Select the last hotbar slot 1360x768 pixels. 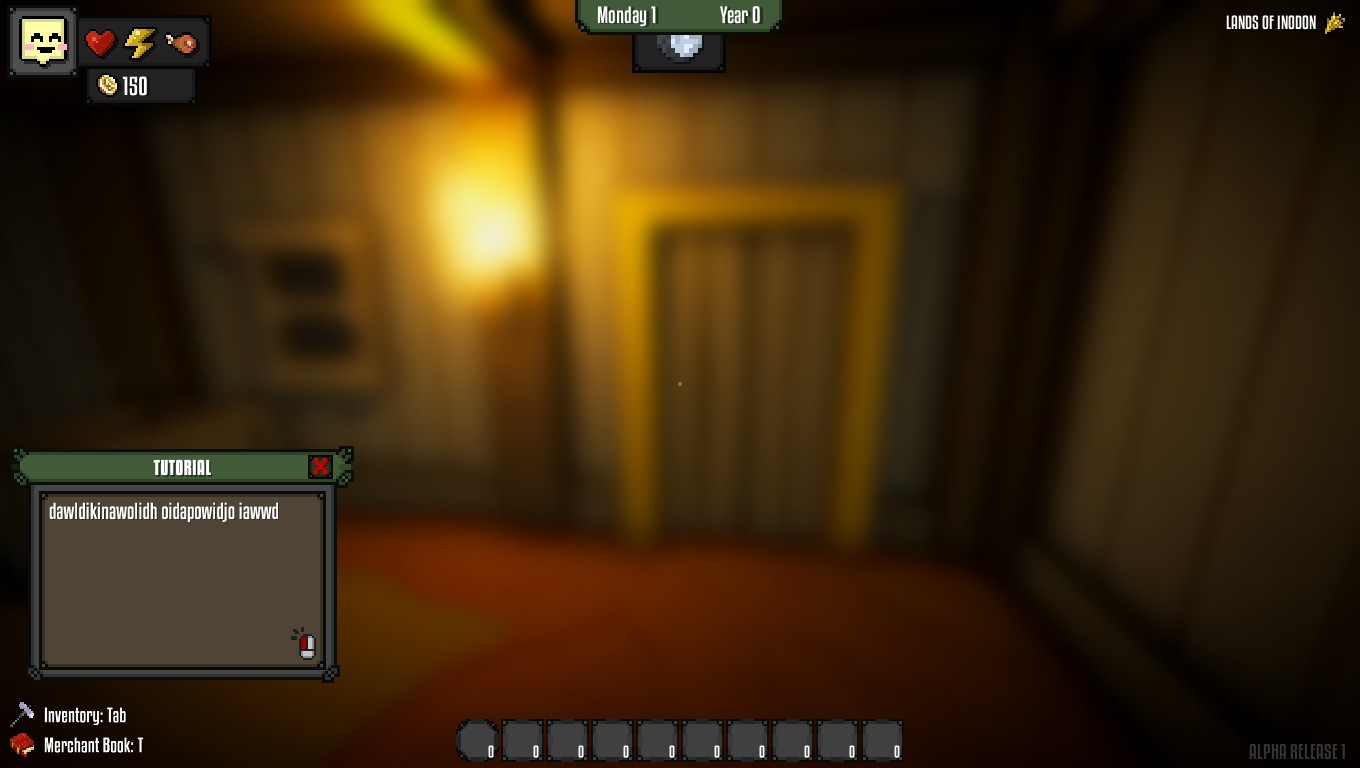pos(882,741)
